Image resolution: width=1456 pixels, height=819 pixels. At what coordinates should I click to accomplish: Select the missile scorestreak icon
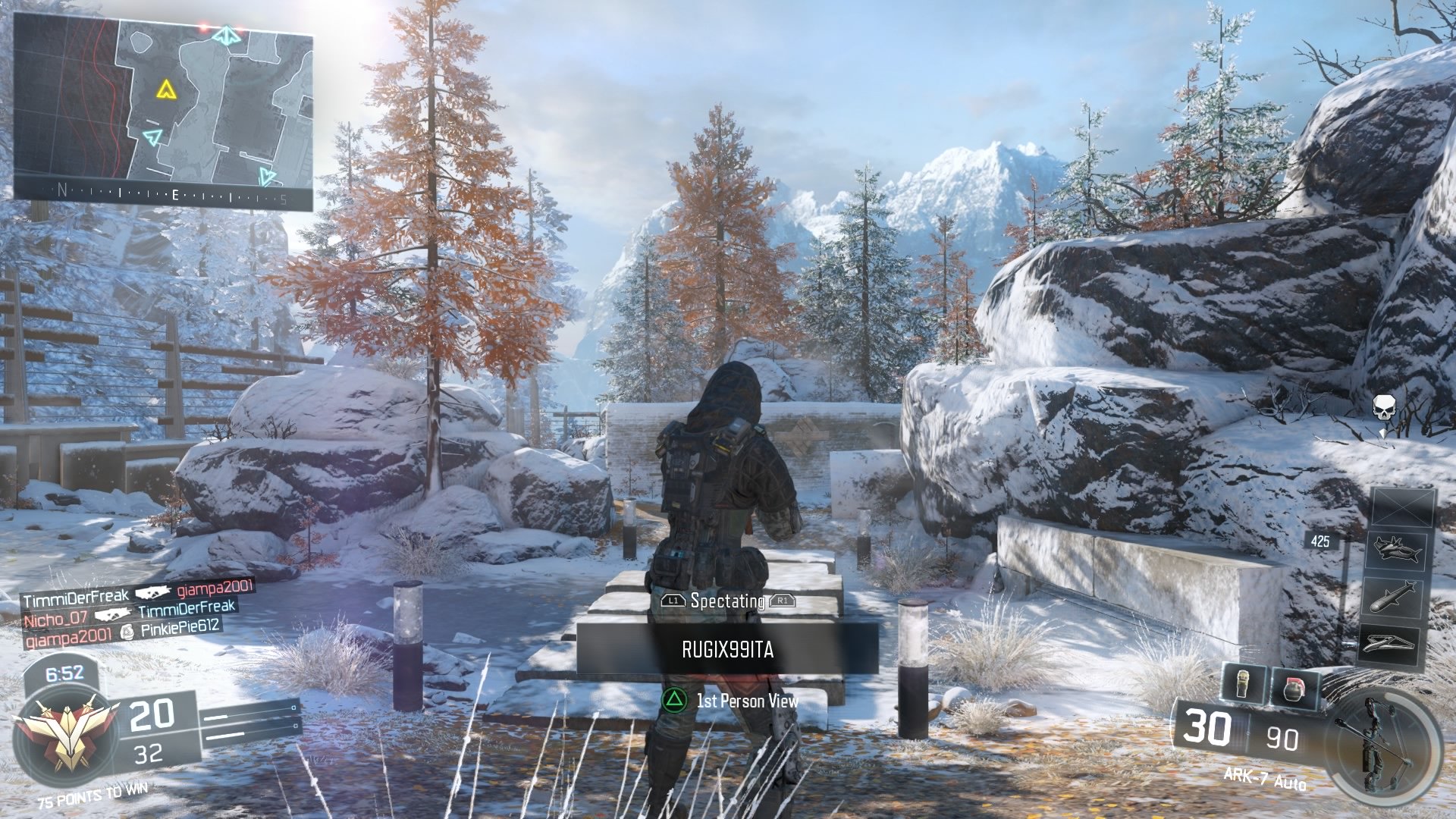point(1393,597)
